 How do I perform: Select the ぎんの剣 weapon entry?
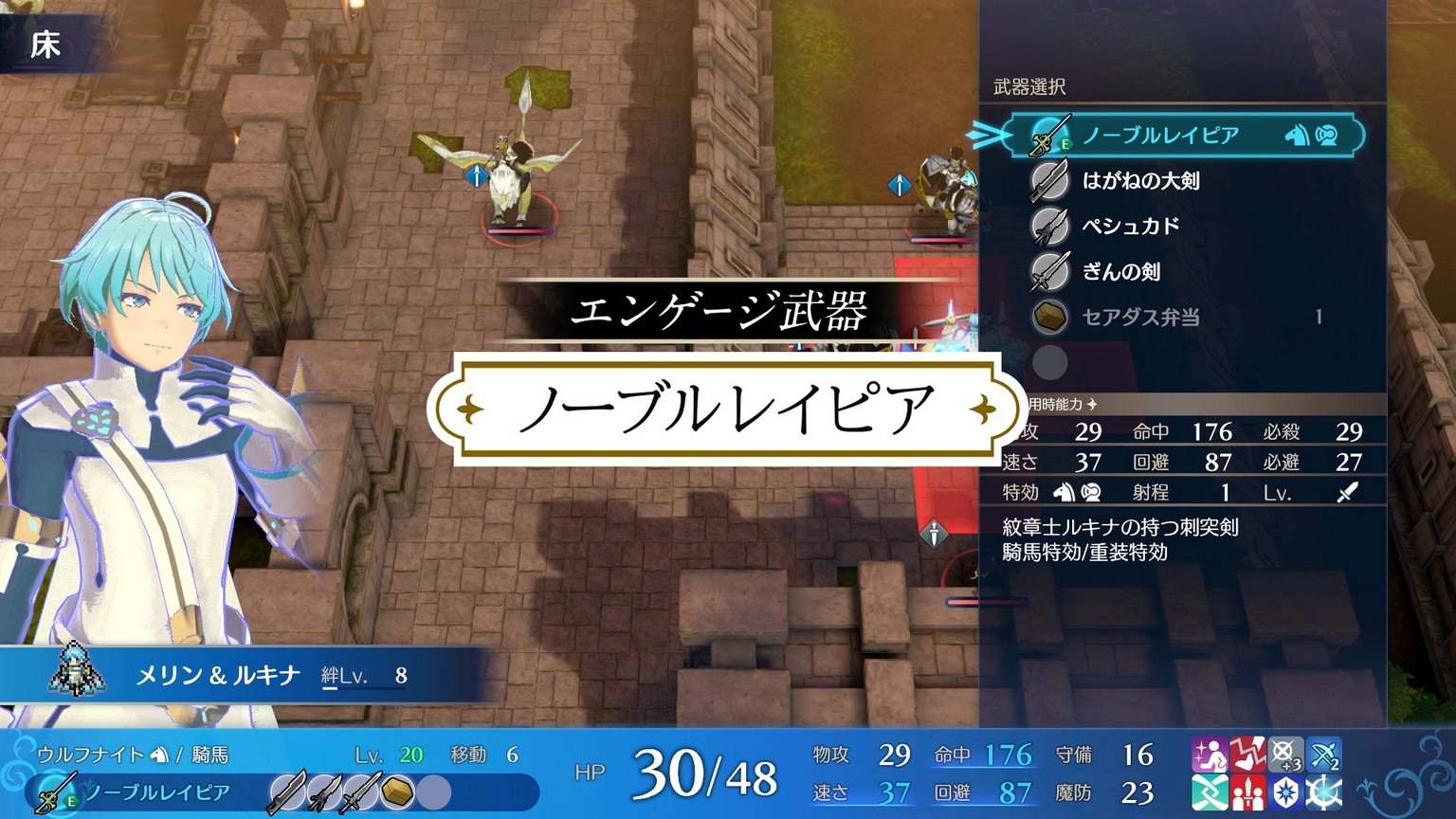1128,271
